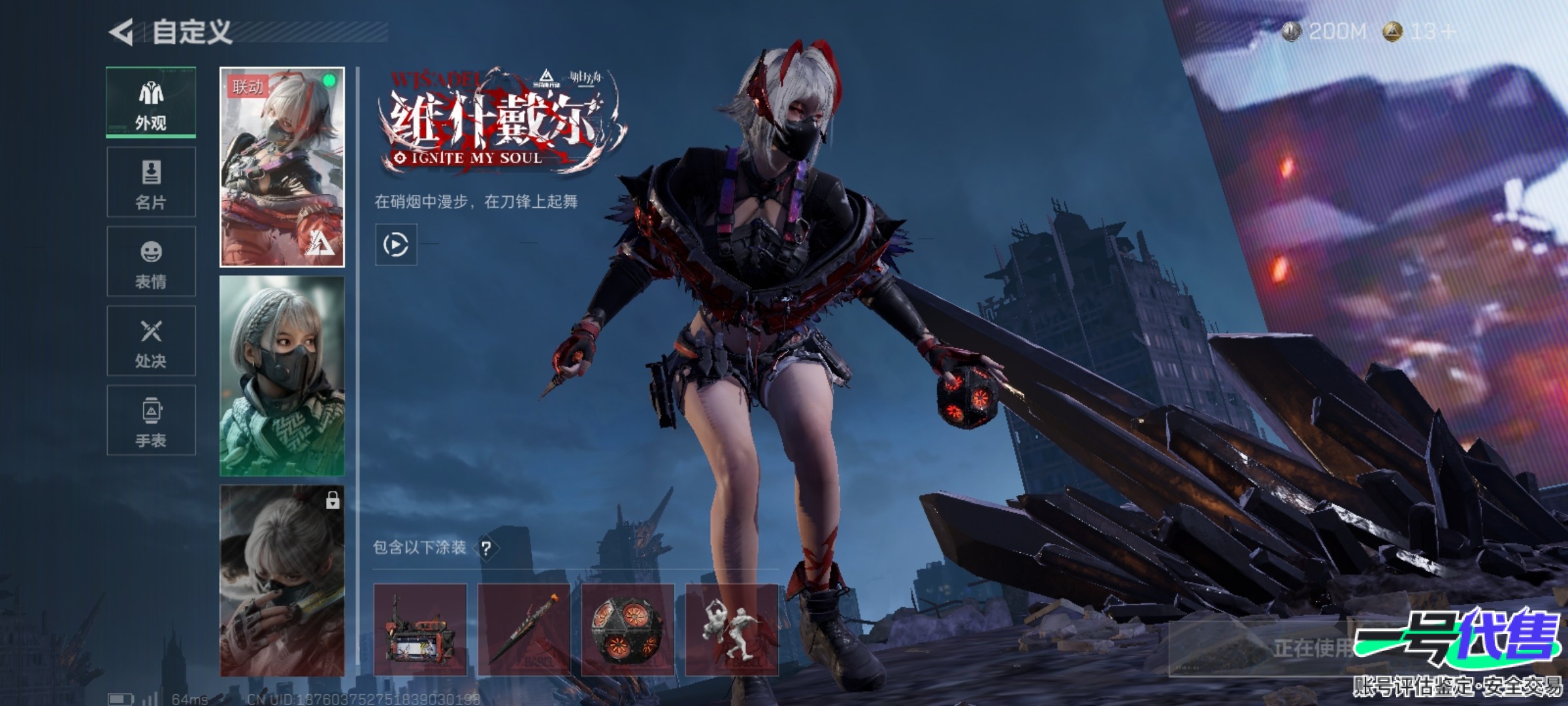1568x706 pixels.
Task: Open the red-black sphere charm item
Action: coord(628,630)
